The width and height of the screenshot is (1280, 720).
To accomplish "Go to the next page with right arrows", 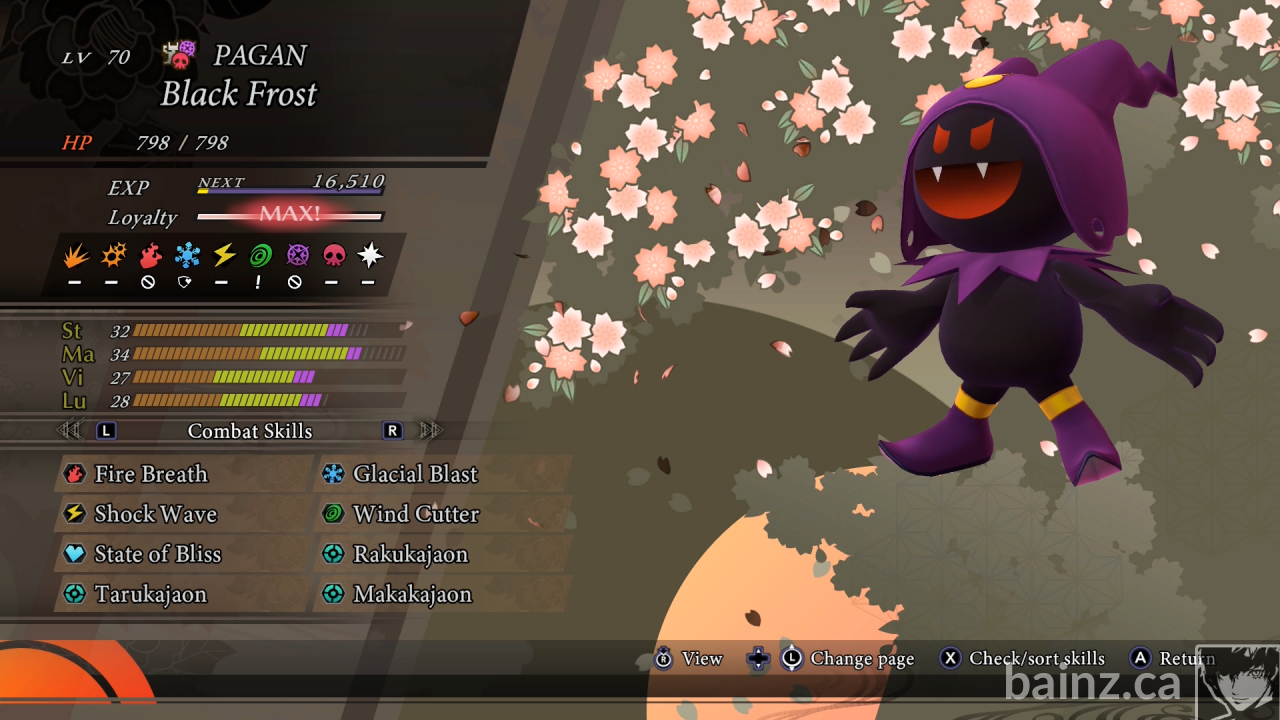I will click(431, 431).
